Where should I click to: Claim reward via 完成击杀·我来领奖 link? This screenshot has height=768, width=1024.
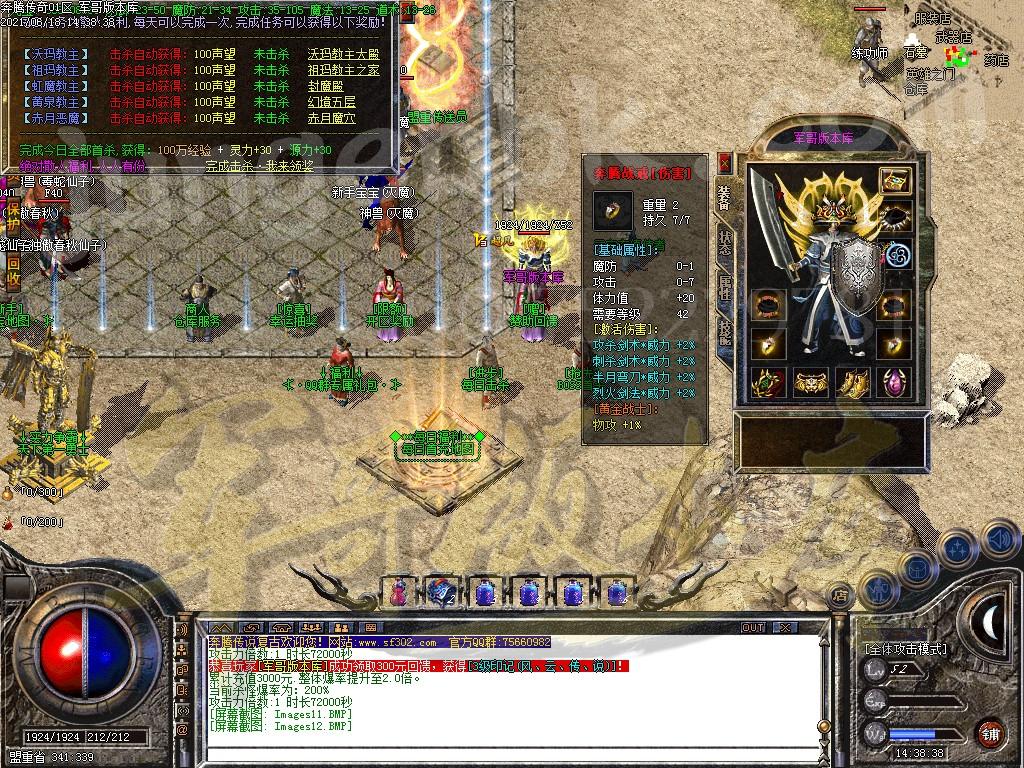point(259,165)
